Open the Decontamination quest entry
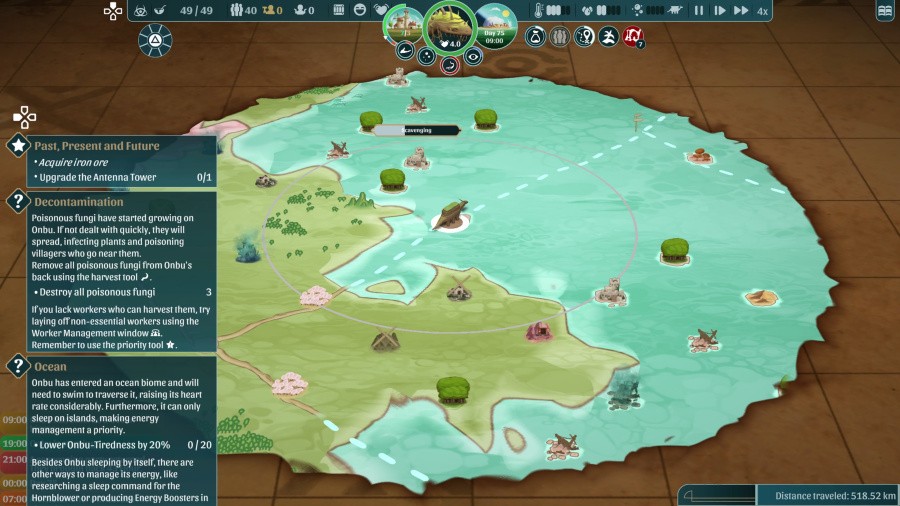The height and width of the screenshot is (506, 900). coord(79,202)
